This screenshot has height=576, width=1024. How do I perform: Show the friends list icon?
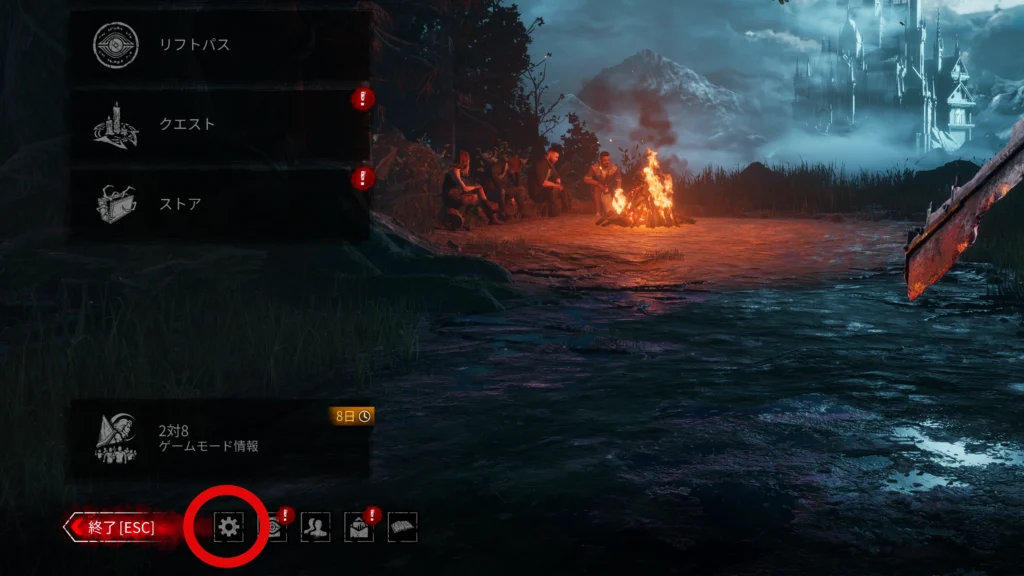(x=315, y=527)
